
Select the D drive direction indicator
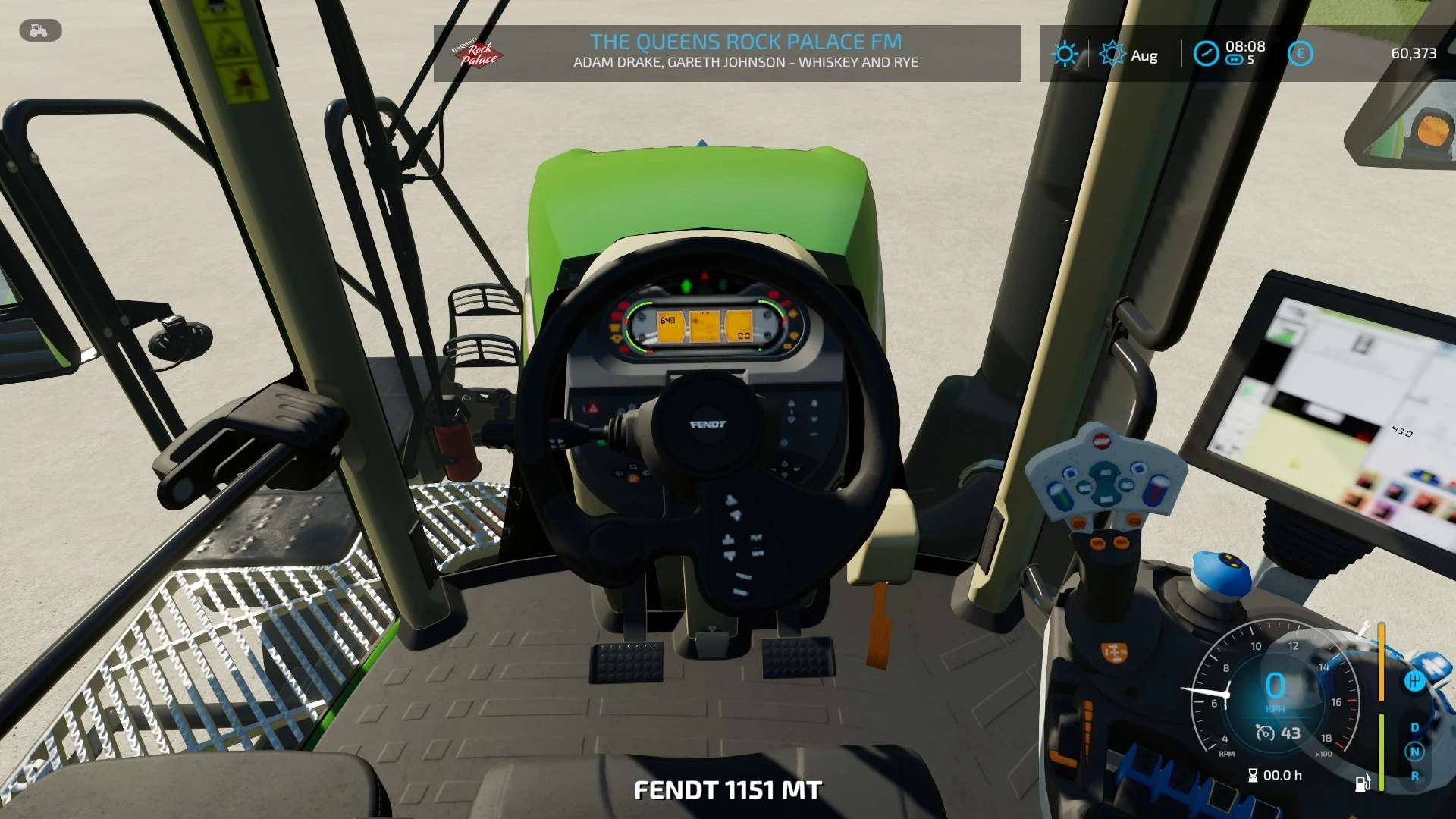tap(1414, 728)
